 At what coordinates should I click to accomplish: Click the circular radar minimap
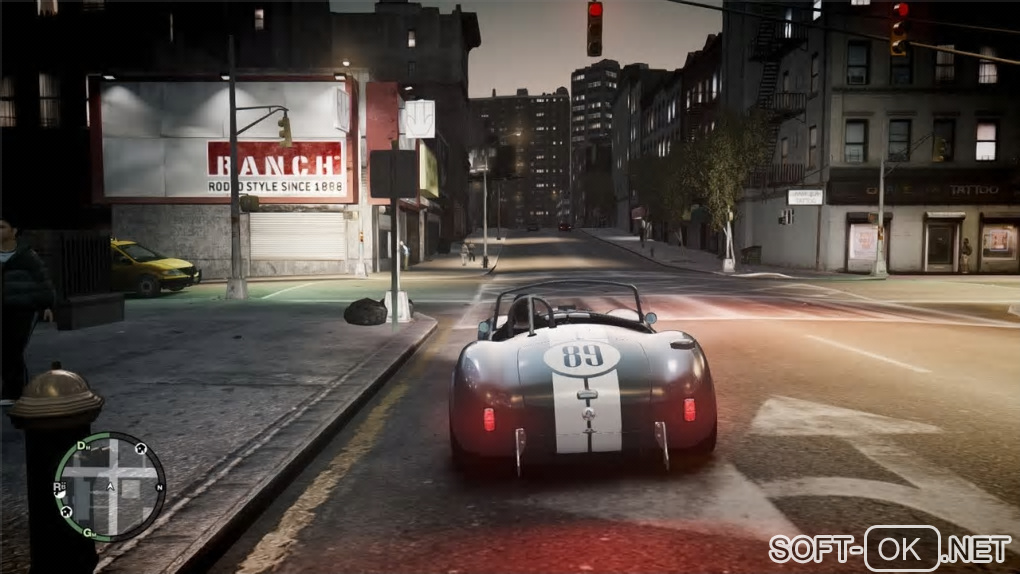[x=110, y=487]
